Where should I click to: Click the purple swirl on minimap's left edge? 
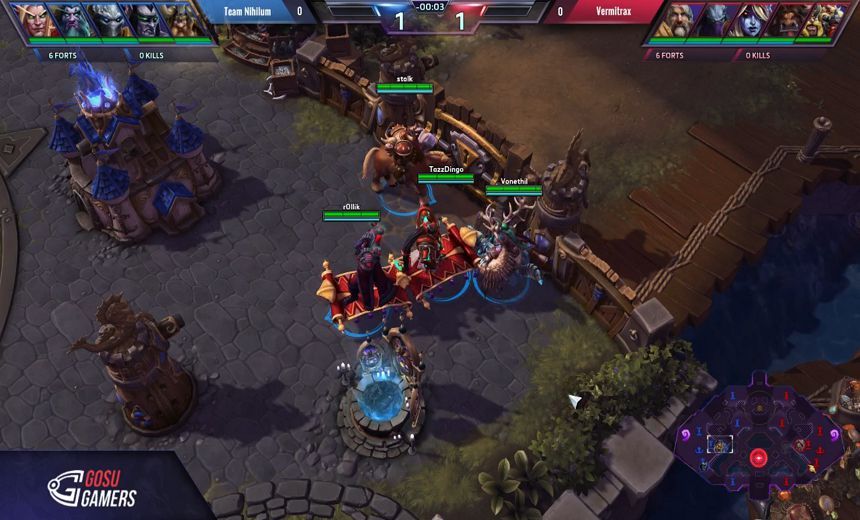(687, 436)
